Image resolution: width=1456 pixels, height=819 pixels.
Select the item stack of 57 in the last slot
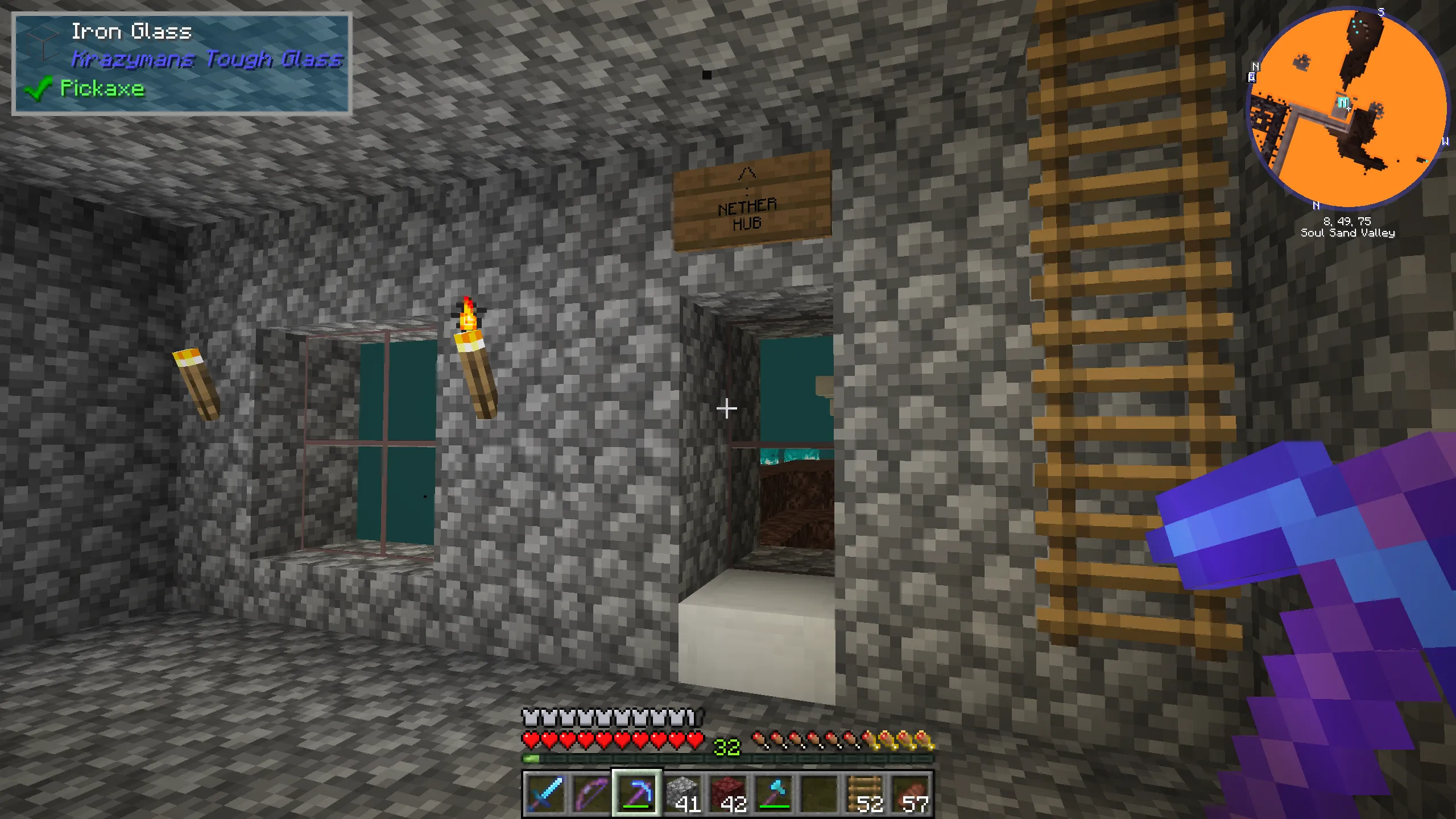click(x=911, y=791)
